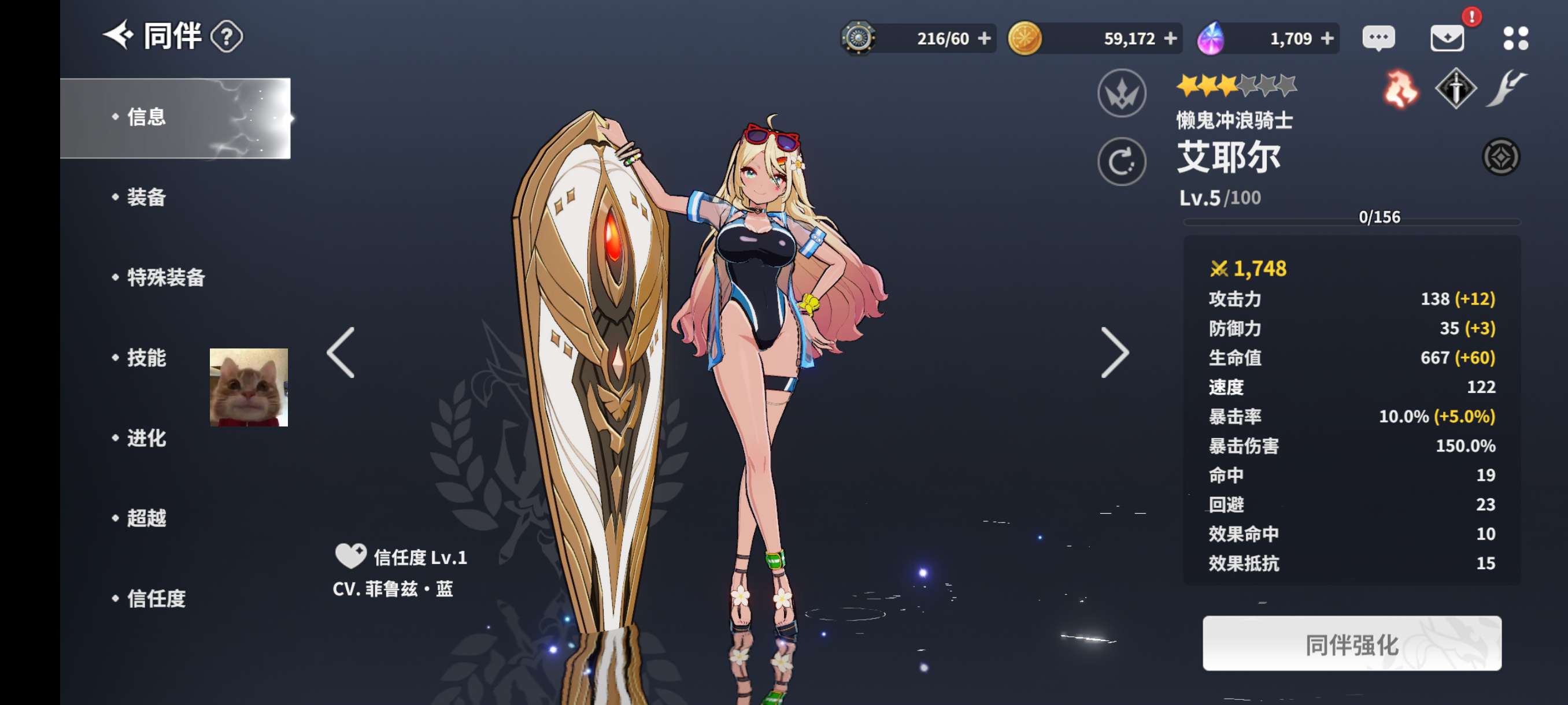The width and height of the screenshot is (1568, 705).
Task: Add more stamina with the plus button
Action: (x=984, y=38)
